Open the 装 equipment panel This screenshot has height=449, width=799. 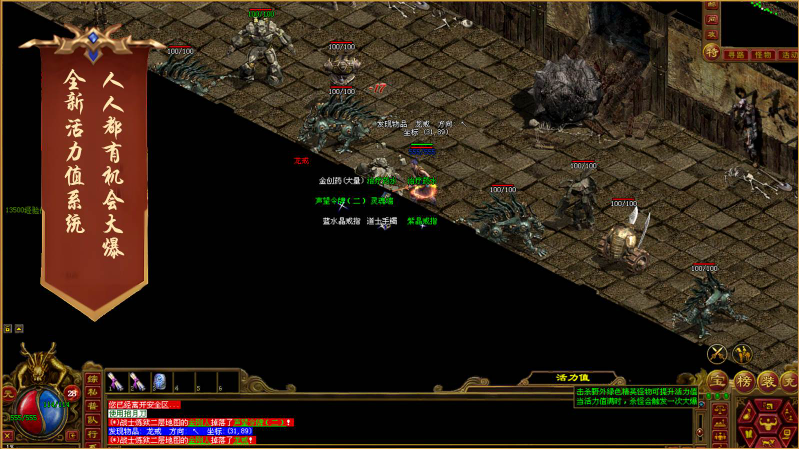tap(767, 381)
